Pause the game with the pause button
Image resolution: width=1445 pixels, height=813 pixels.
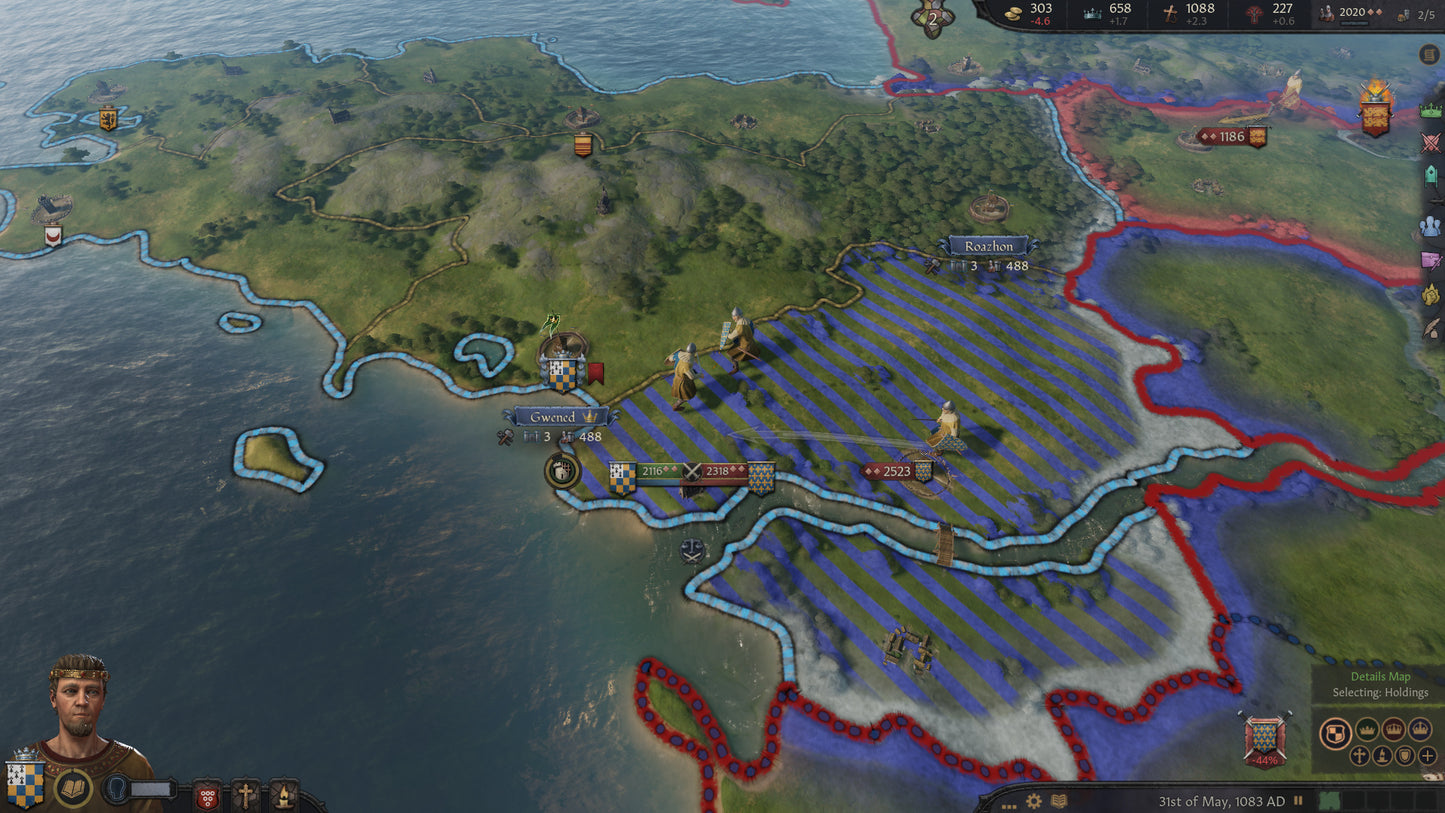[x=1298, y=800]
